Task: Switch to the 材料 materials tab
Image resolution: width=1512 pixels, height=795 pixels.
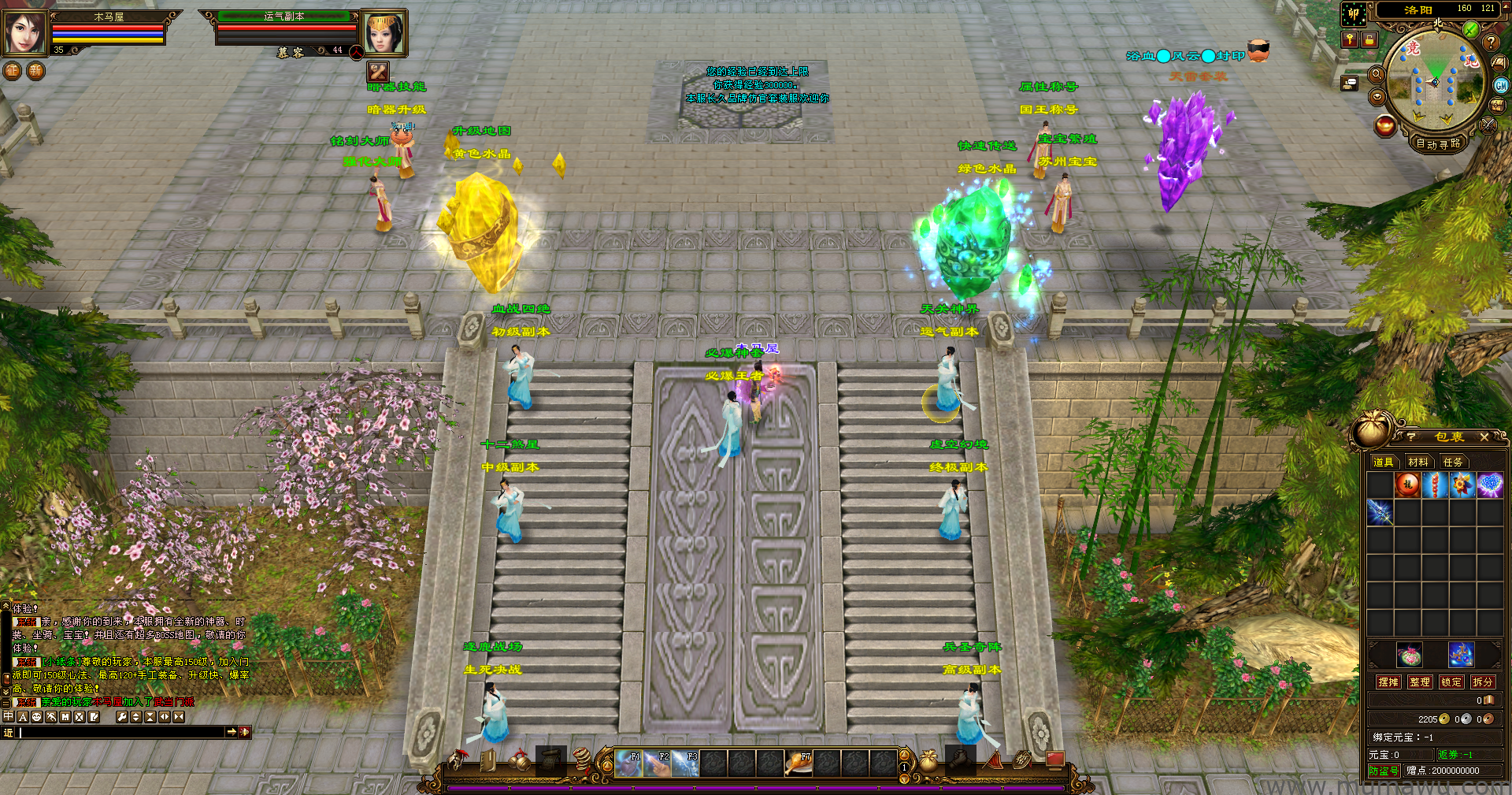Action: pos(1418,462)
